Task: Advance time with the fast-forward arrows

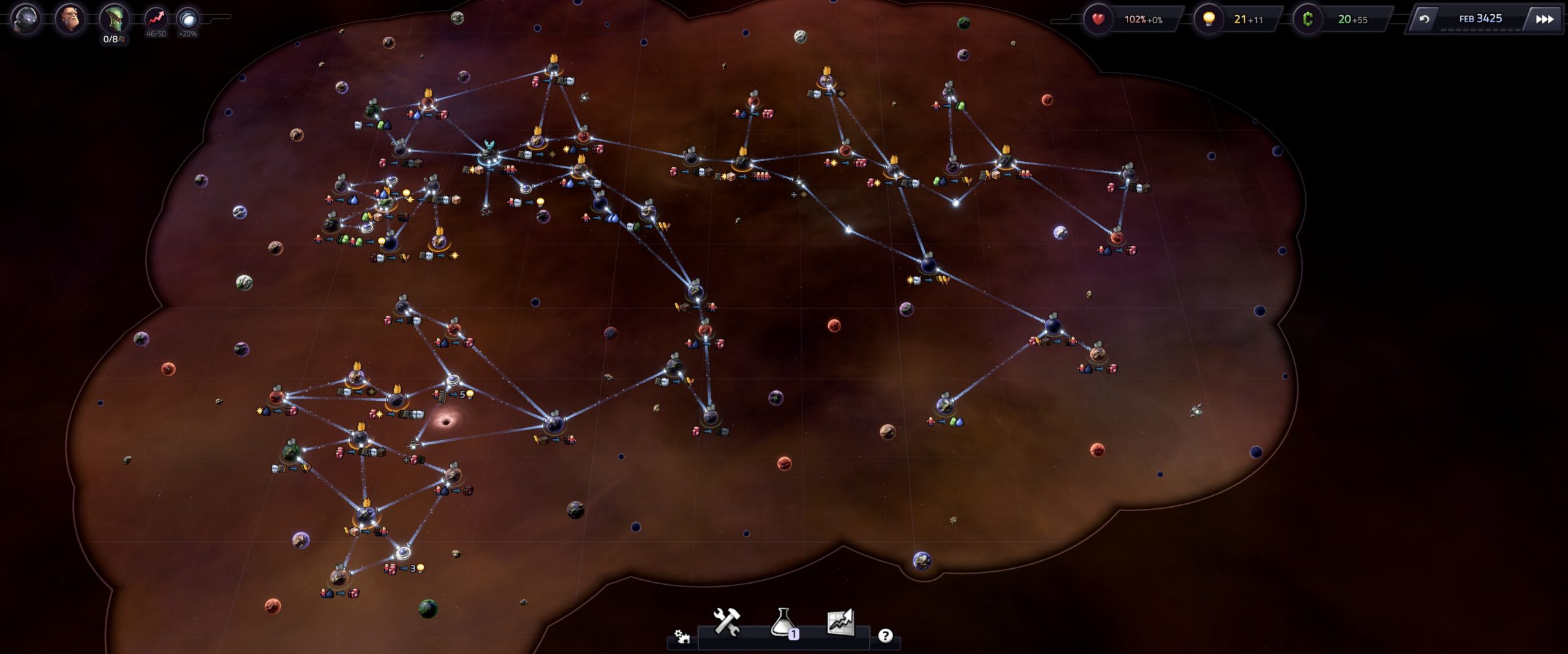Action: tap(1544, 19)
